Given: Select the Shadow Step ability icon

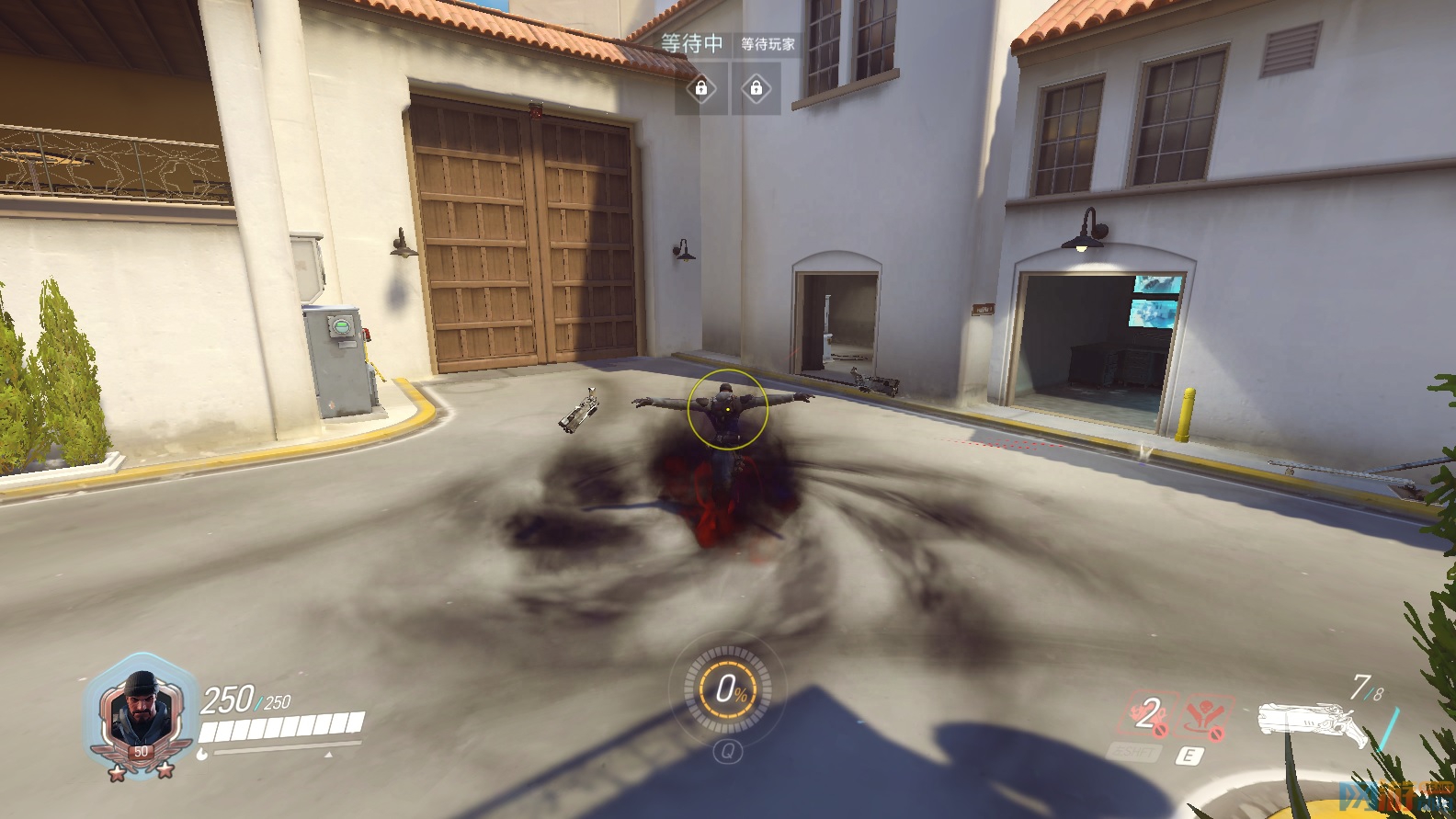Looking at the screenshot, I should [1205, 716].
